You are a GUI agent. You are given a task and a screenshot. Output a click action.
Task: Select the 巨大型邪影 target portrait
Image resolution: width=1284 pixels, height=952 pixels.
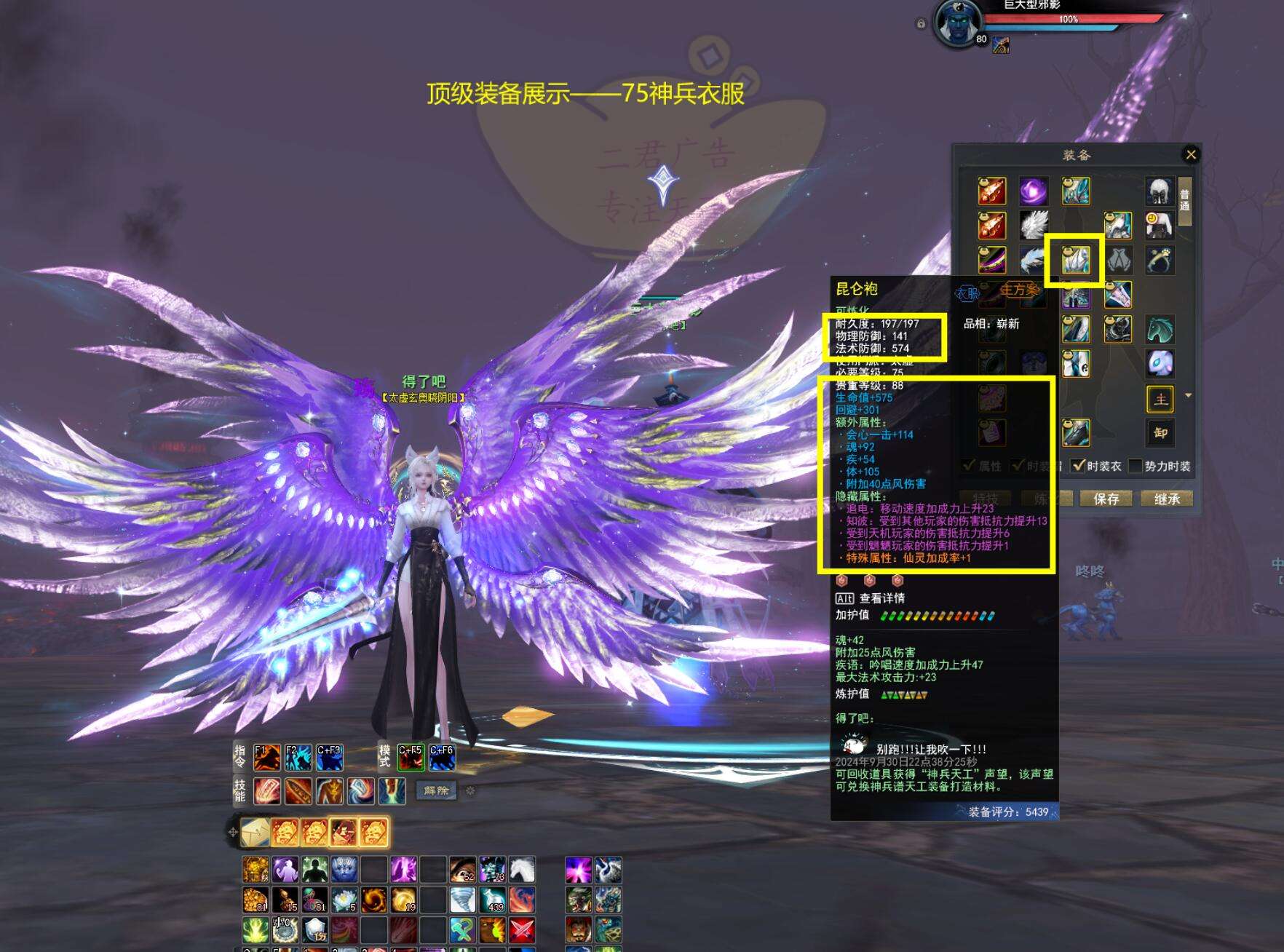tap(956, 23)
